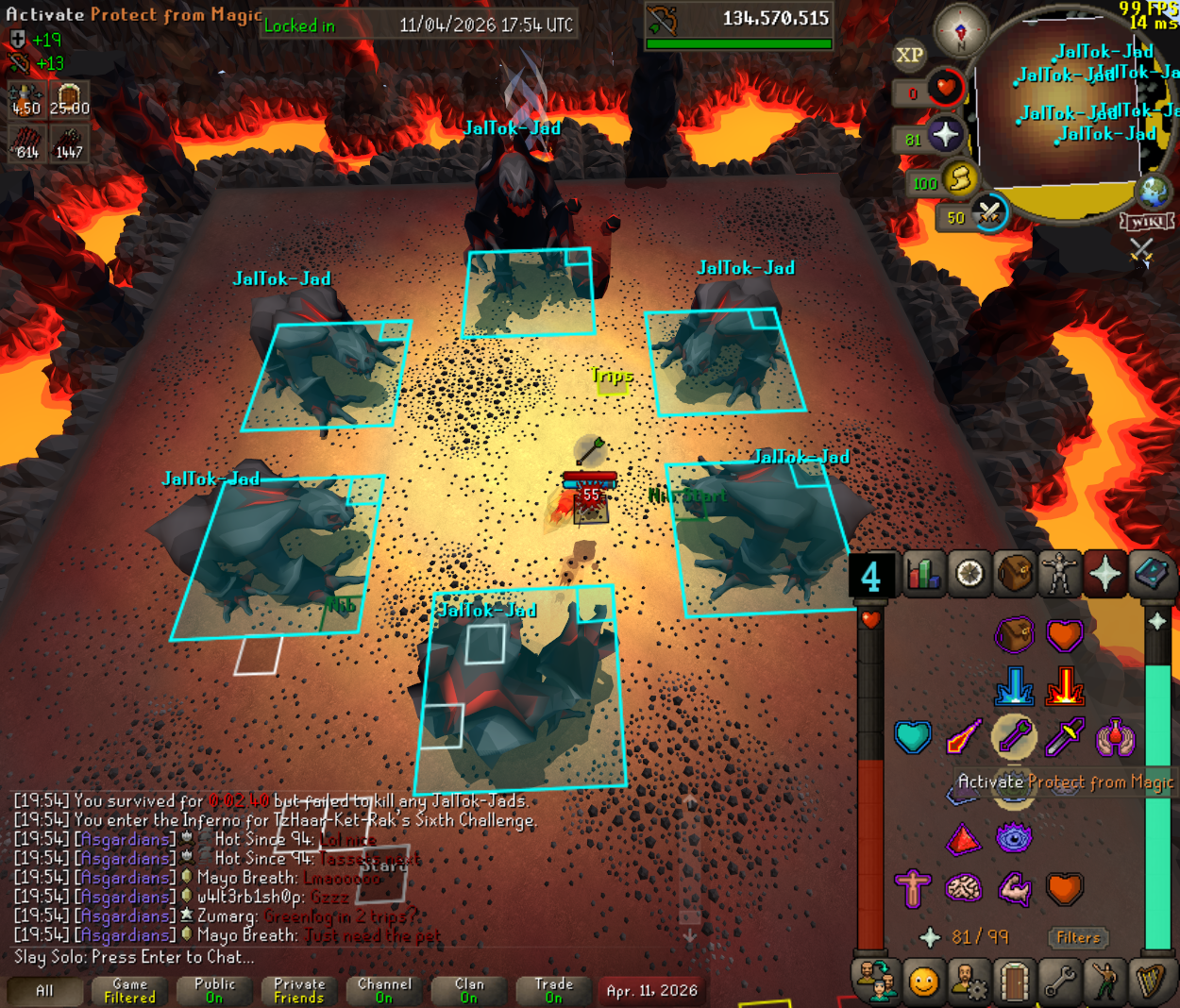Open the wrench Settings tab
This screenshot has width=1180, height=1008.
pos(1059,983)
